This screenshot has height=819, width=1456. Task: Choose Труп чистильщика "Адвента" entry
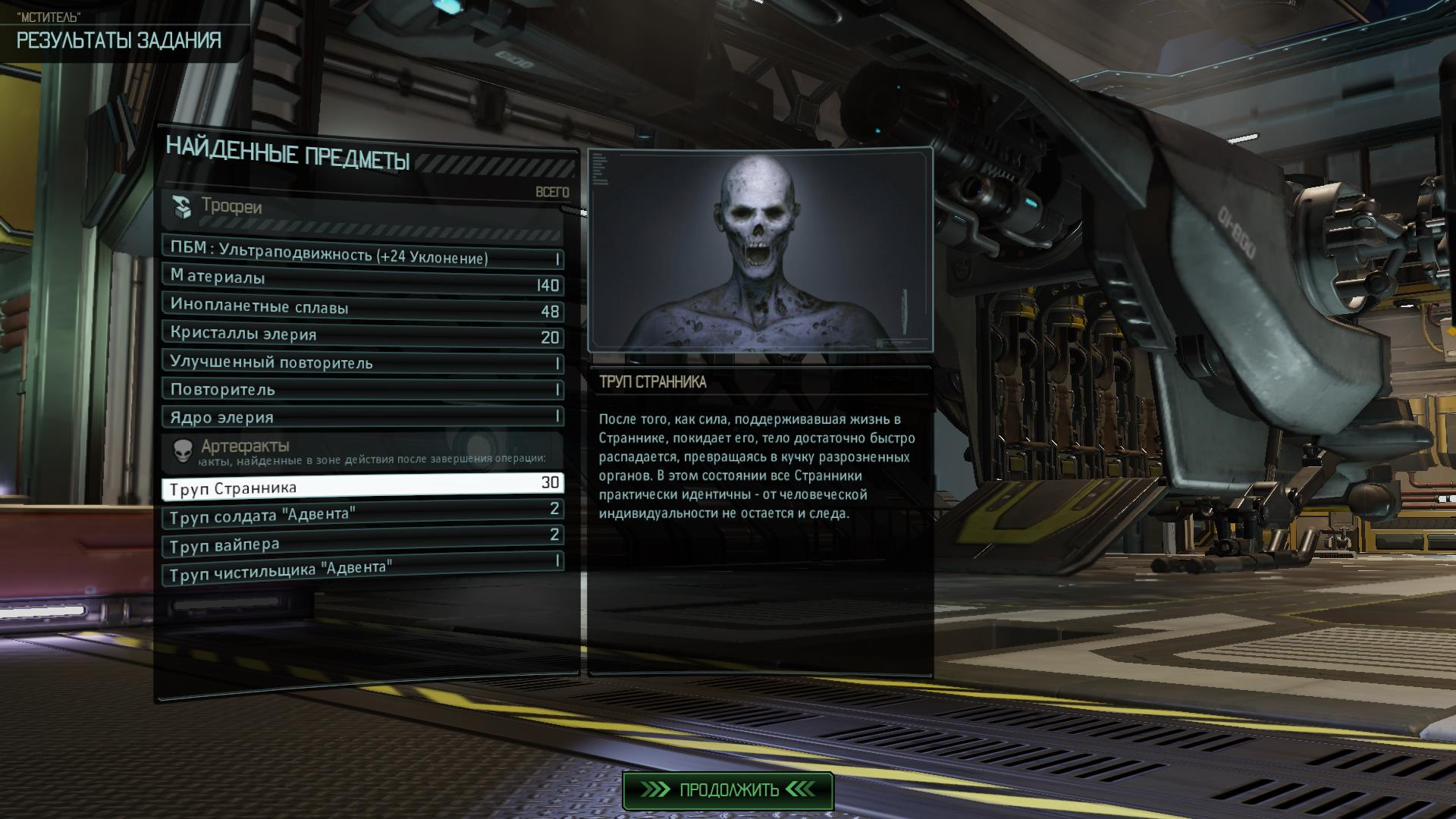point(362,567)
